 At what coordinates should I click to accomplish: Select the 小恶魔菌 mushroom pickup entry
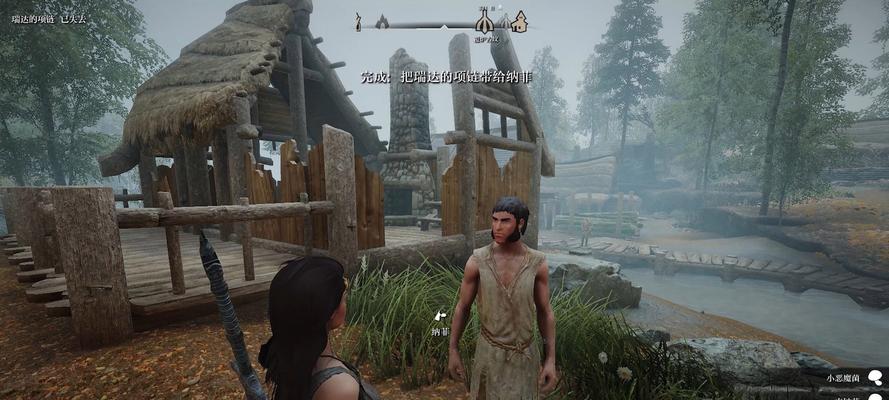[x=846, y=378]
